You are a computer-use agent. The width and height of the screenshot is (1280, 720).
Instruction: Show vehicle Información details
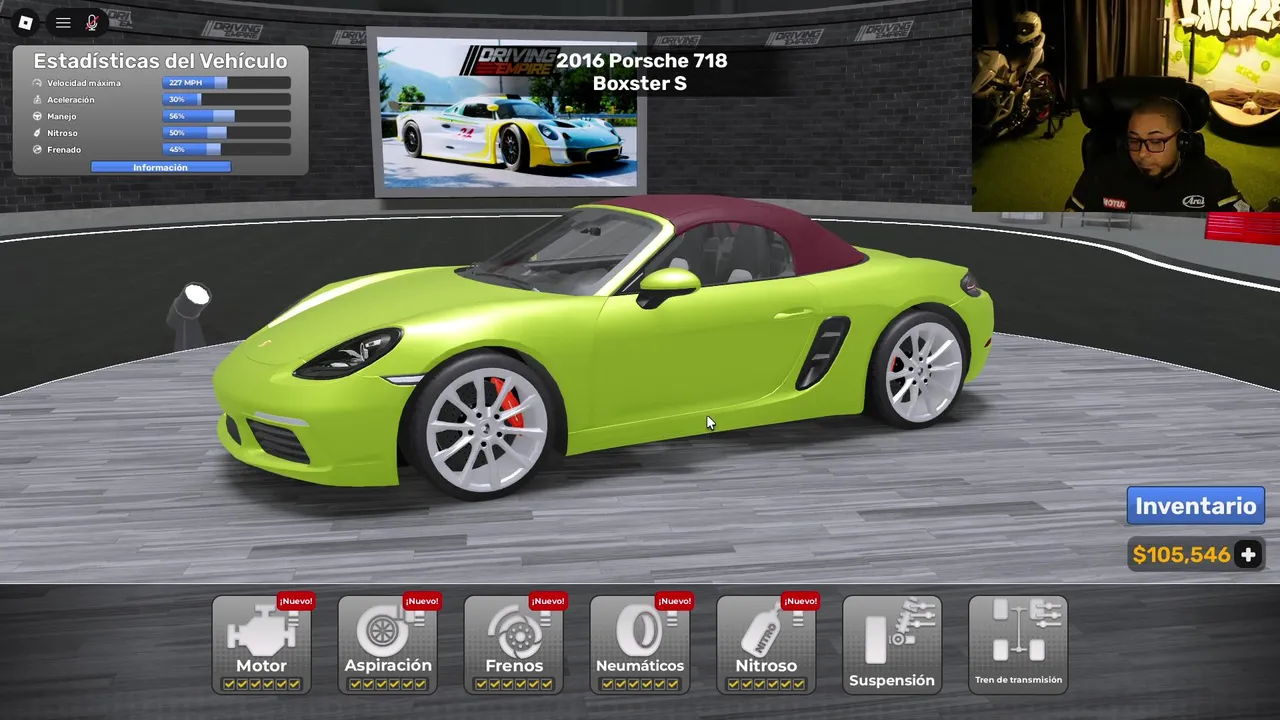click(x=160, y=168)
